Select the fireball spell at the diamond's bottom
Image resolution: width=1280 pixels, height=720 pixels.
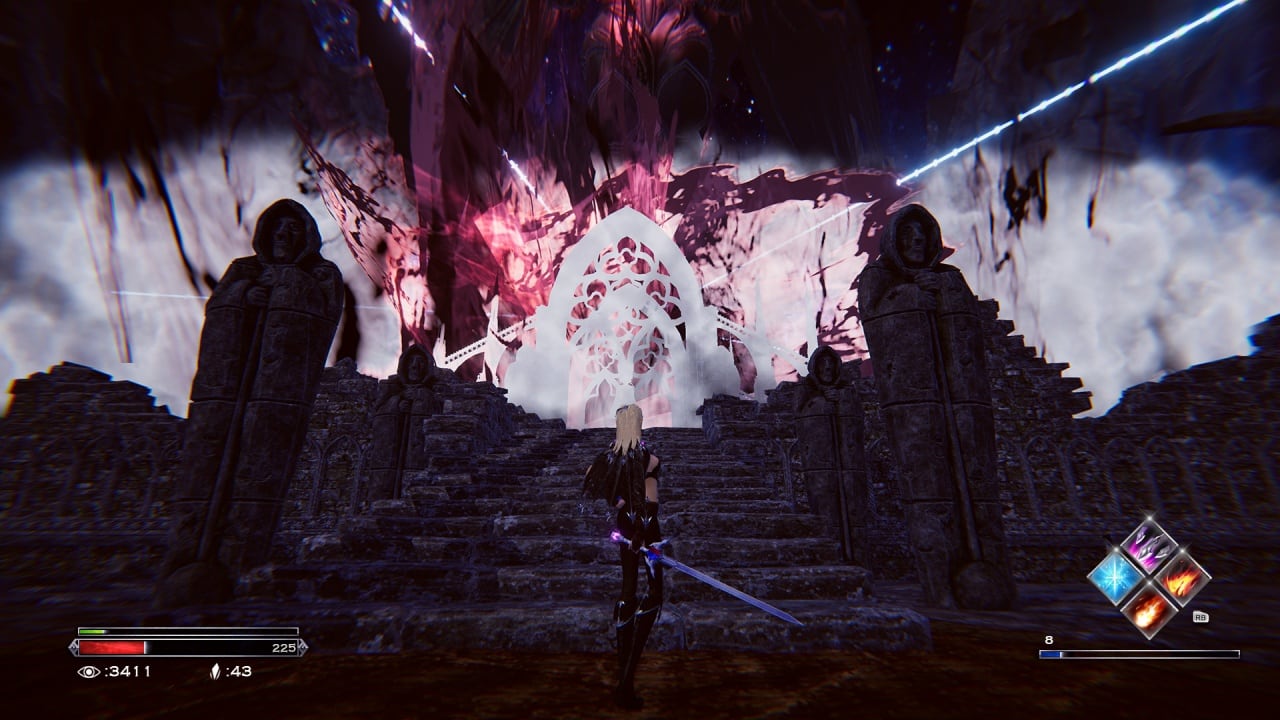click(1148, 609)
